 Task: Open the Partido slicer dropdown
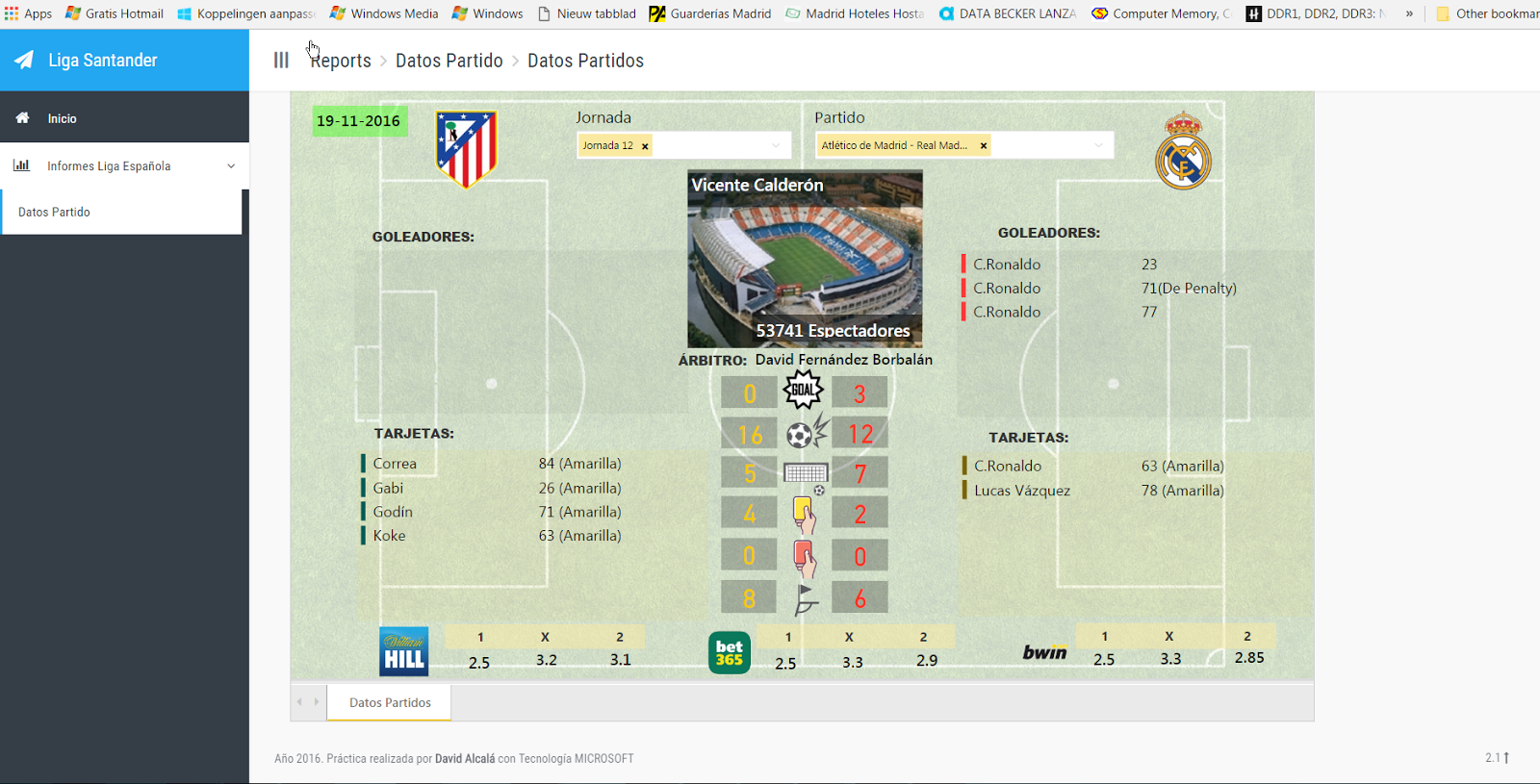pos(1099,145)
